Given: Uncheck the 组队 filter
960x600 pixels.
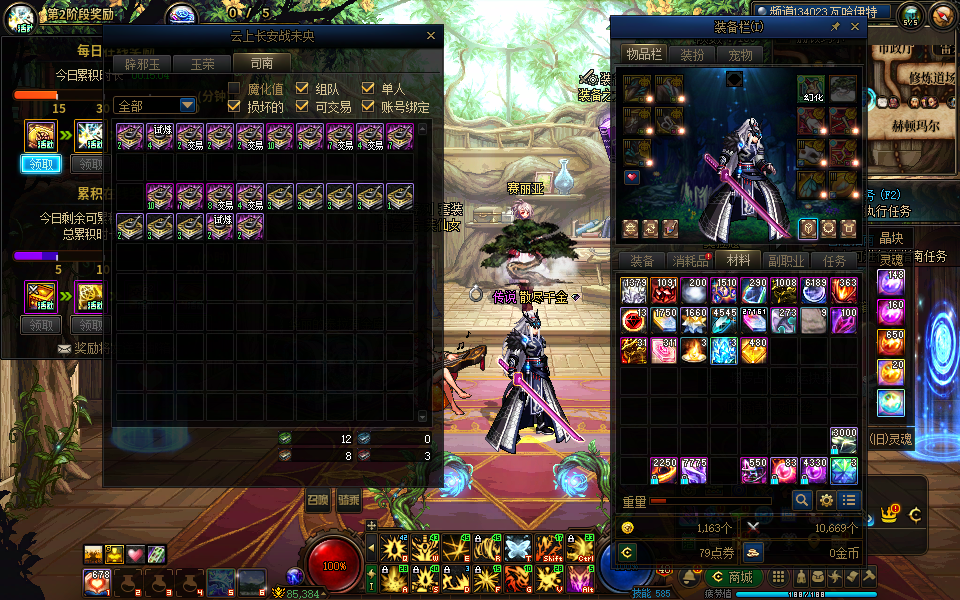Looking at the screenshot, I should coord(302,89).
